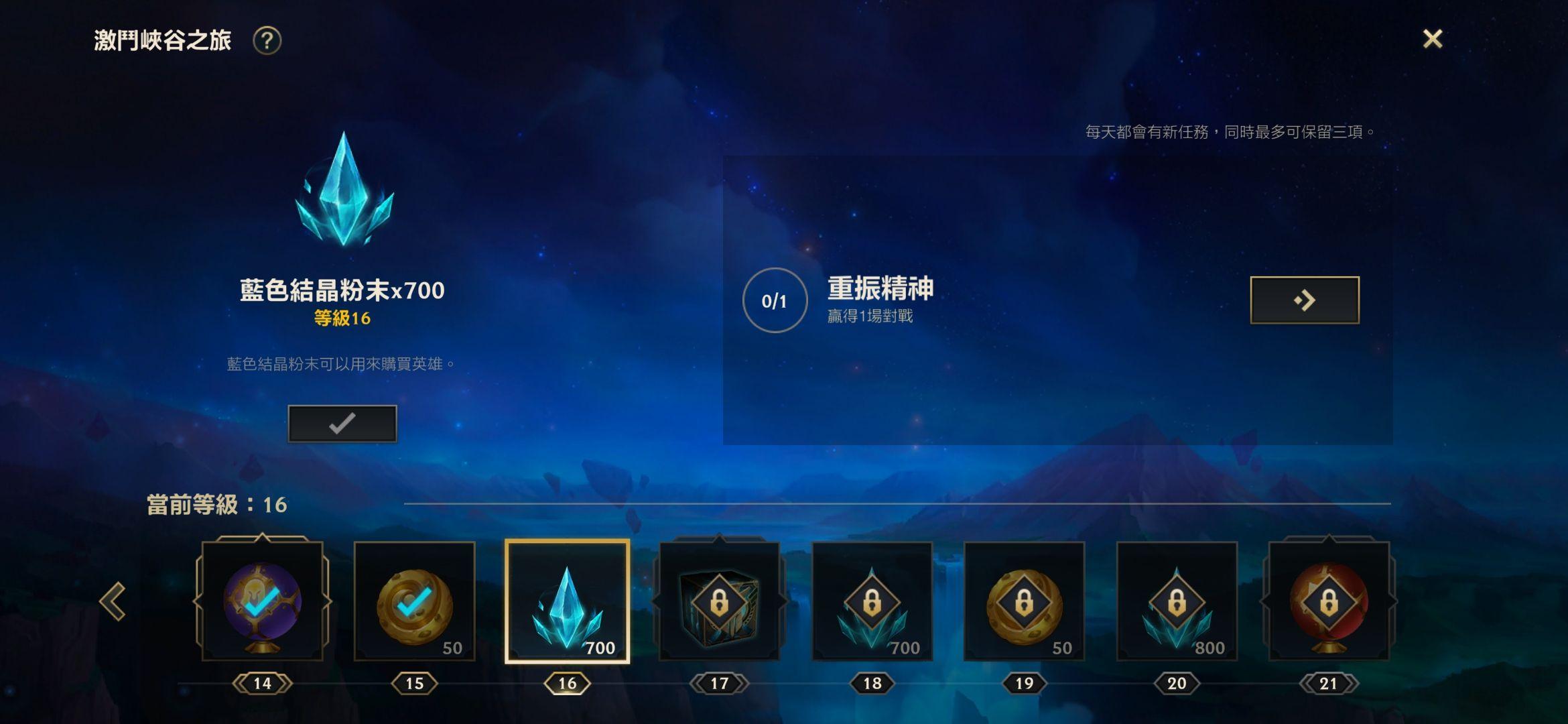The height and width of the screenshot is (724, 1568).
Task: Open the 激鬥峽谷之旅 help tooltip
Action: [267, 42]
